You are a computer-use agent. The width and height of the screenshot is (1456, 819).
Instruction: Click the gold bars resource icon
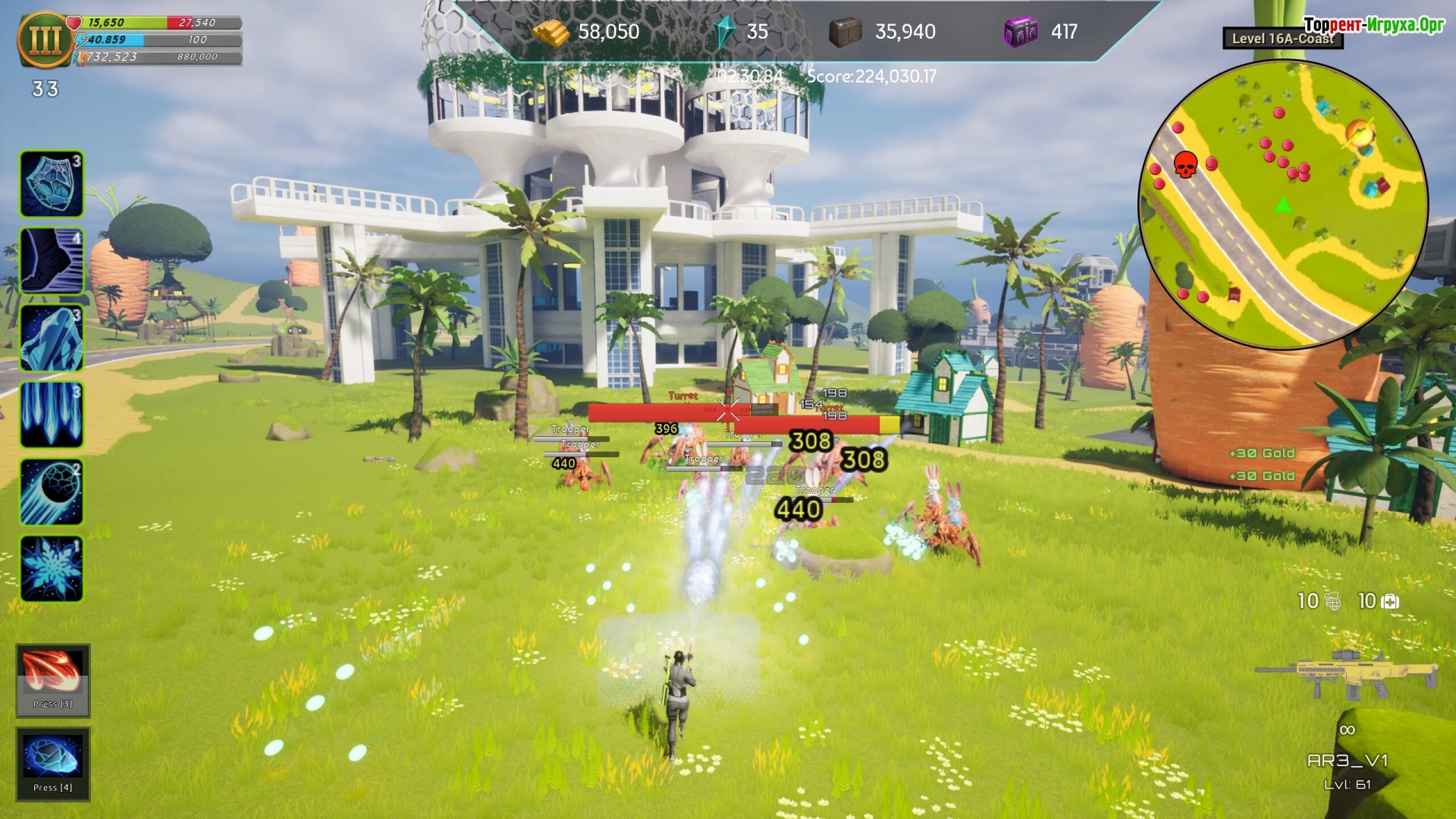coord(550,32)
